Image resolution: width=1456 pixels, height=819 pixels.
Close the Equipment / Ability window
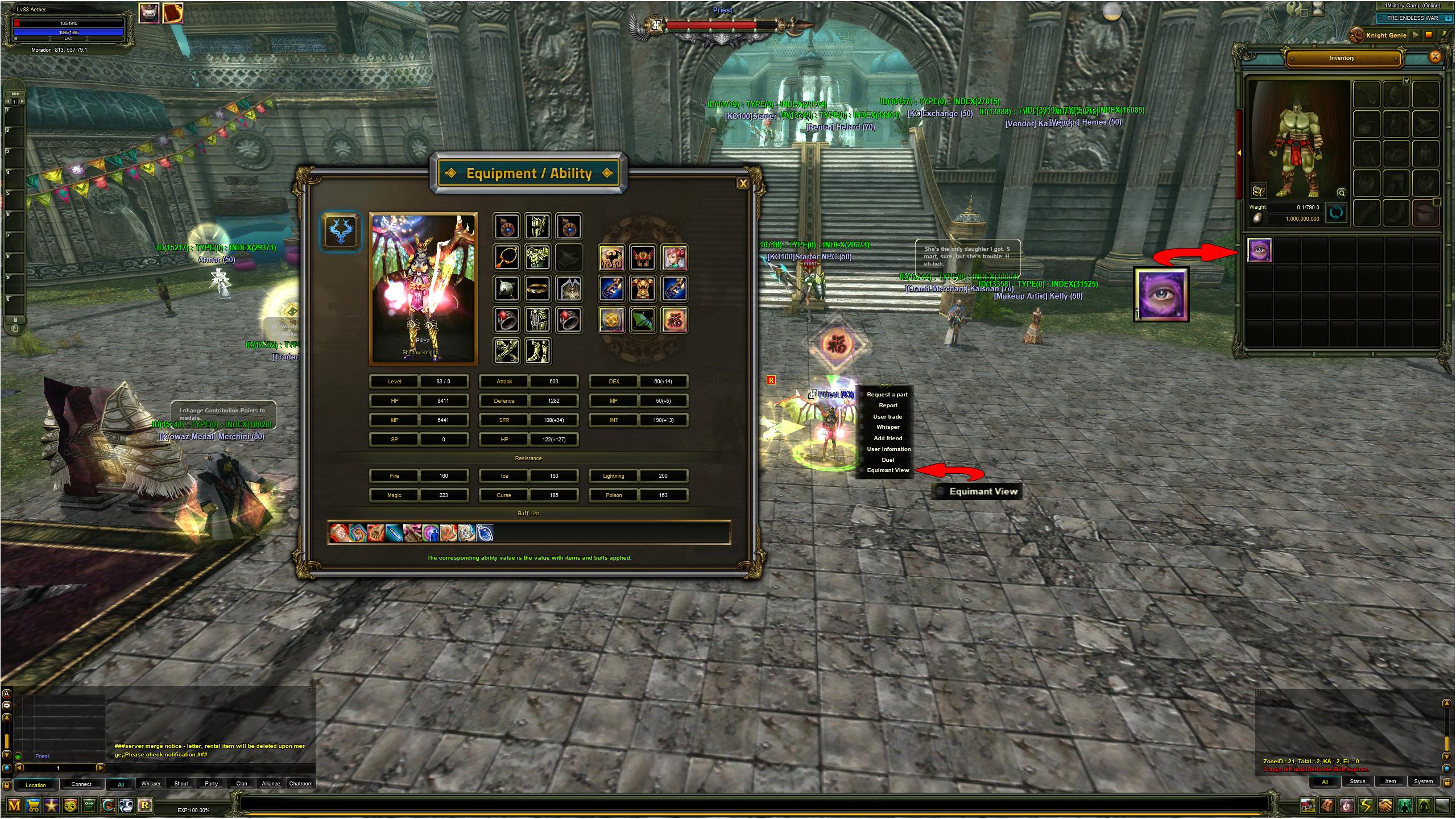coord(742,183)
